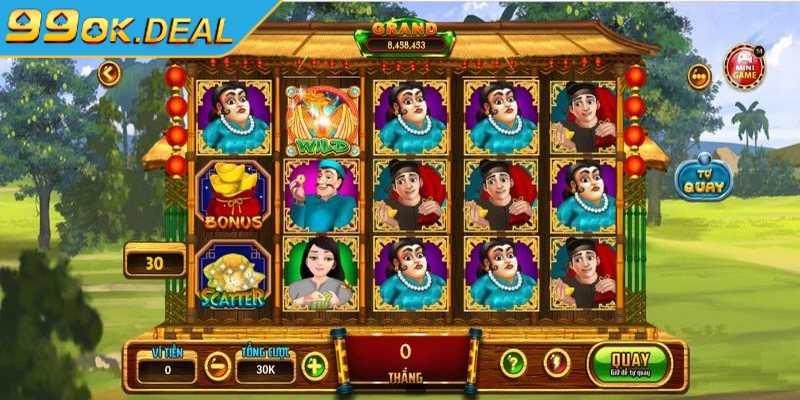Open the three-dot options menu
Screen dimensions: 800x400
click(699, 76)
